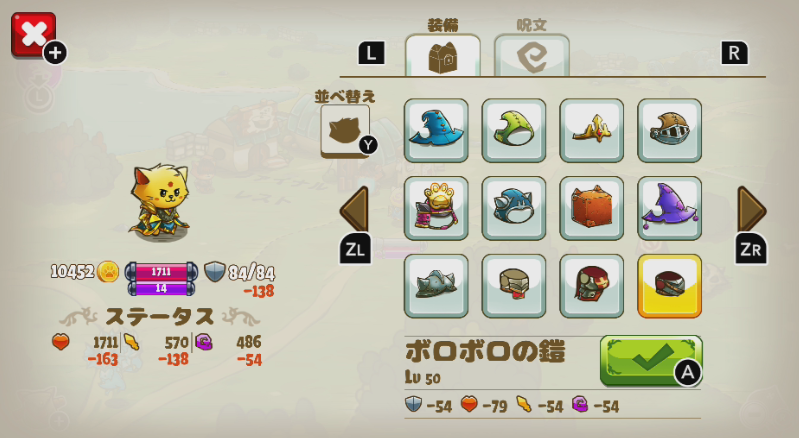
Task: Open the 呪文 spells tab
Action: pyautogui.click(x=531, y=55)
